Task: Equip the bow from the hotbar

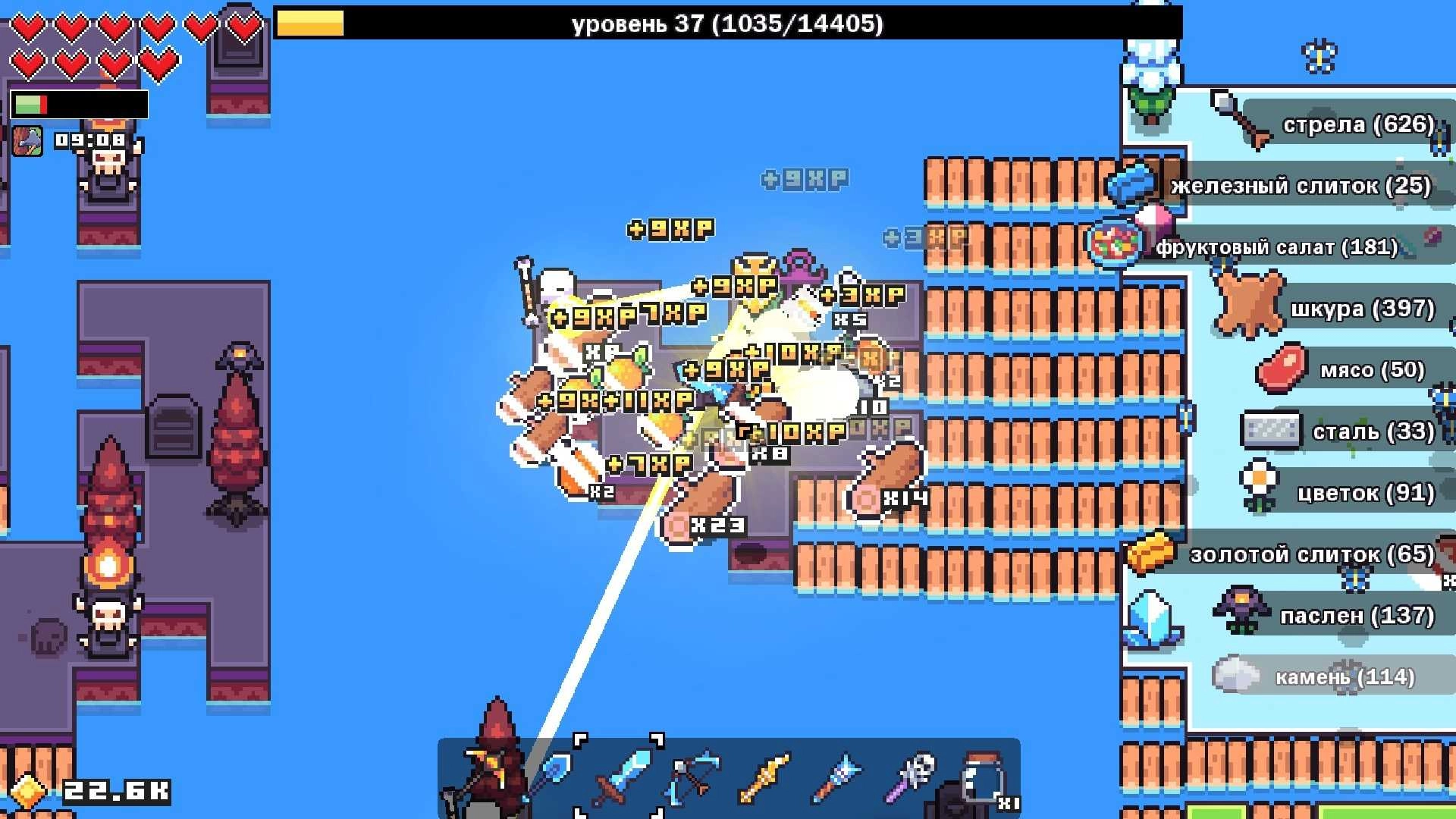Action: 692,773
